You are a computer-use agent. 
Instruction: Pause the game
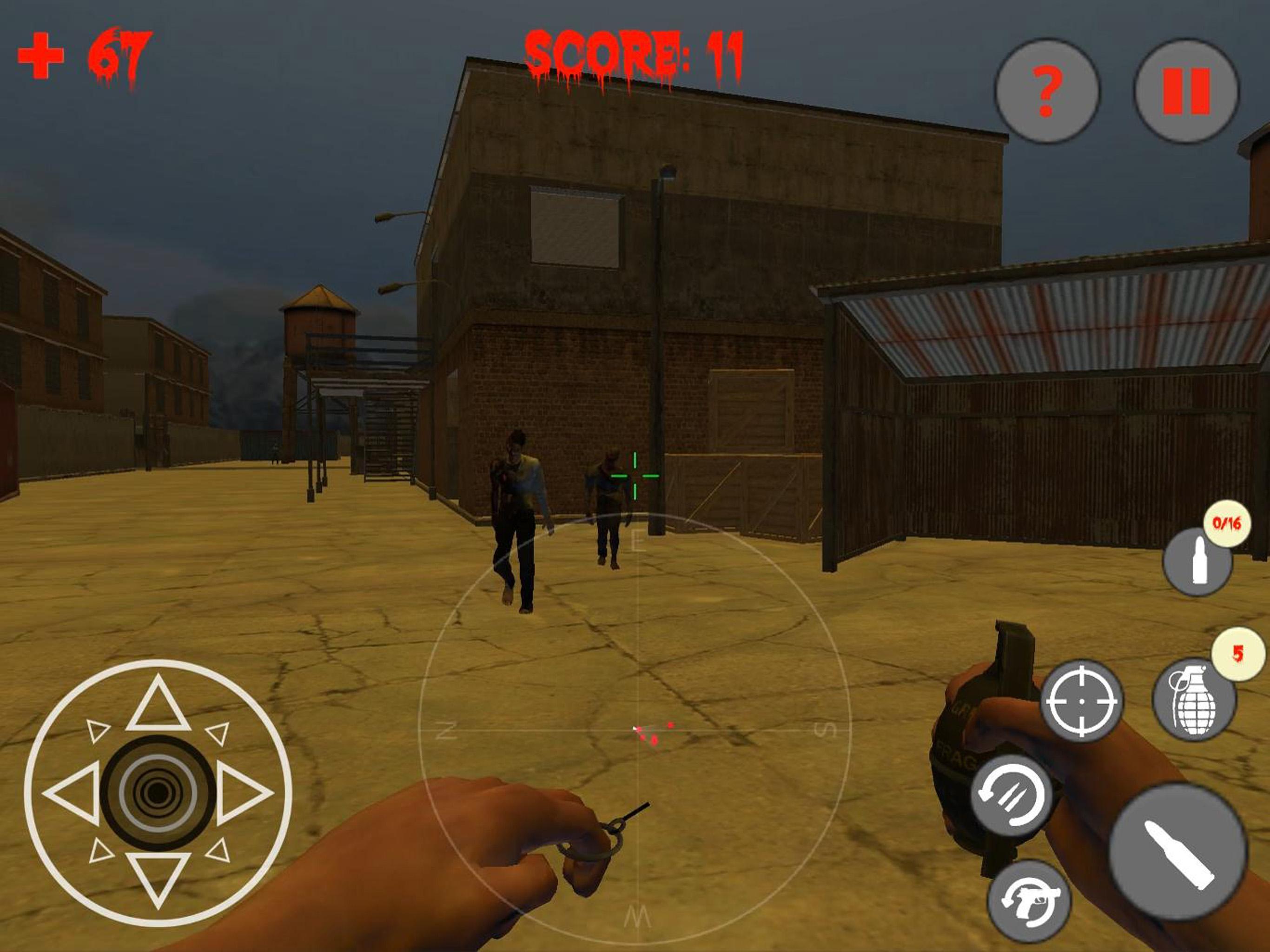click(1186, 91)
